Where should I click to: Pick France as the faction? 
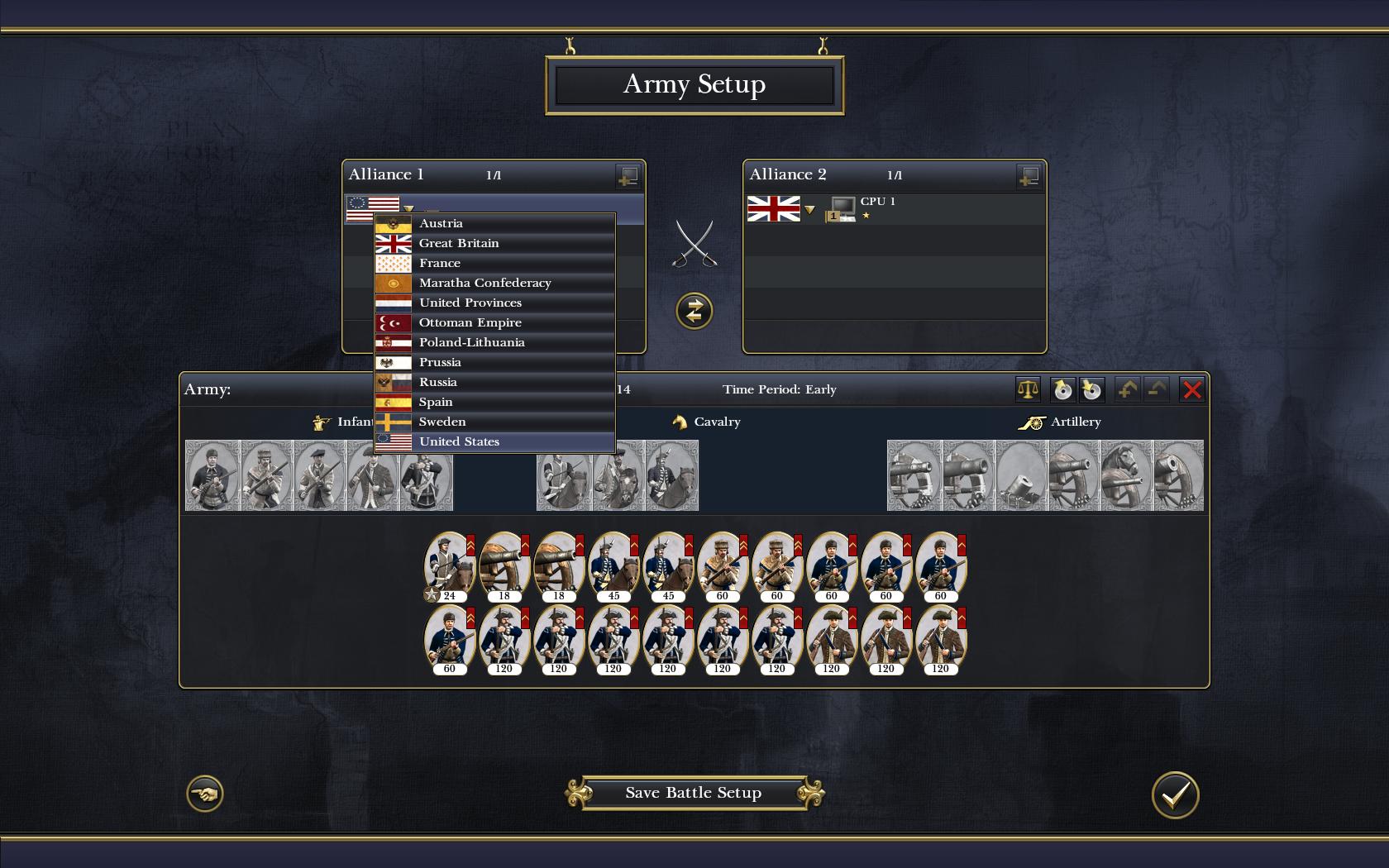(494, 263)
